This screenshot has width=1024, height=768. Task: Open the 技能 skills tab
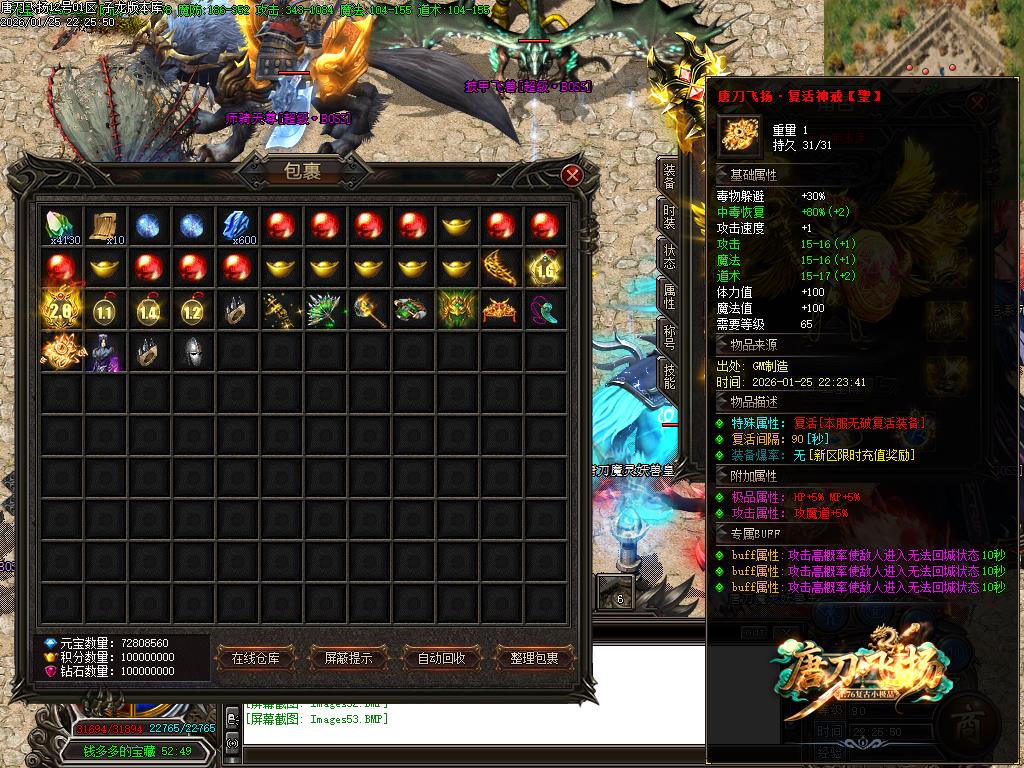(669, 376)
